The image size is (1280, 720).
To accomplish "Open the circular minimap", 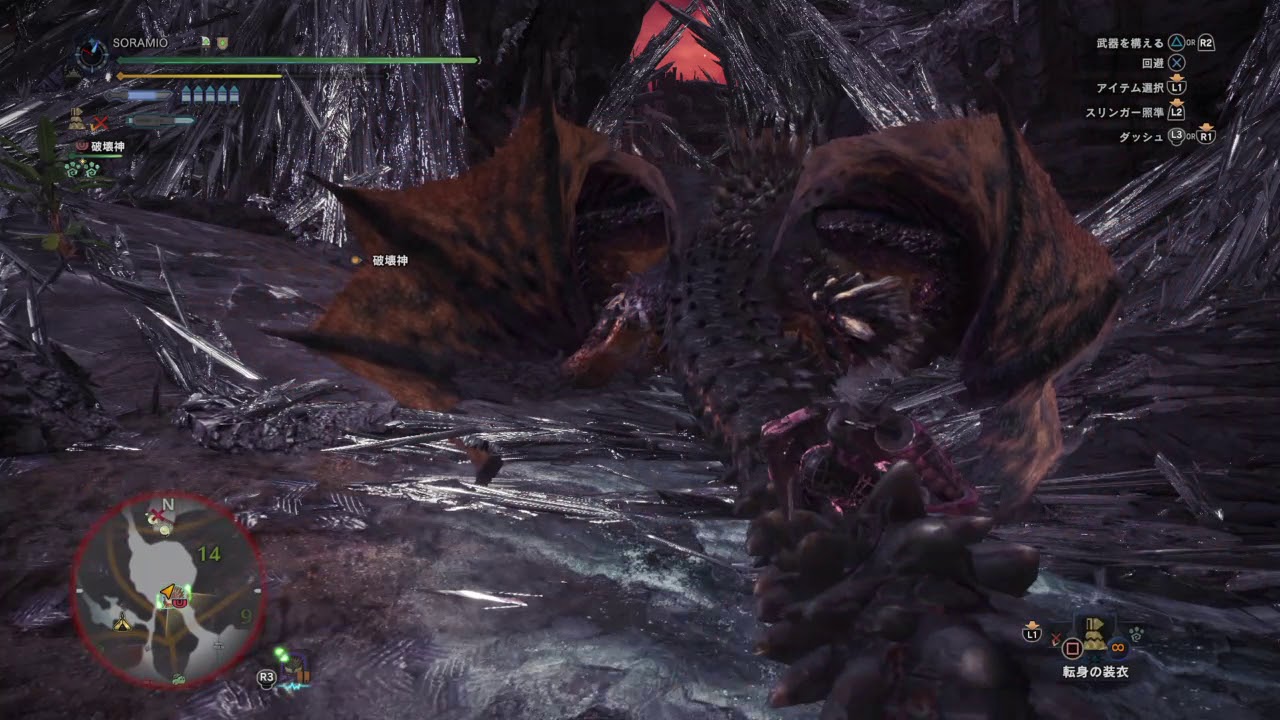I will point(167,592).
